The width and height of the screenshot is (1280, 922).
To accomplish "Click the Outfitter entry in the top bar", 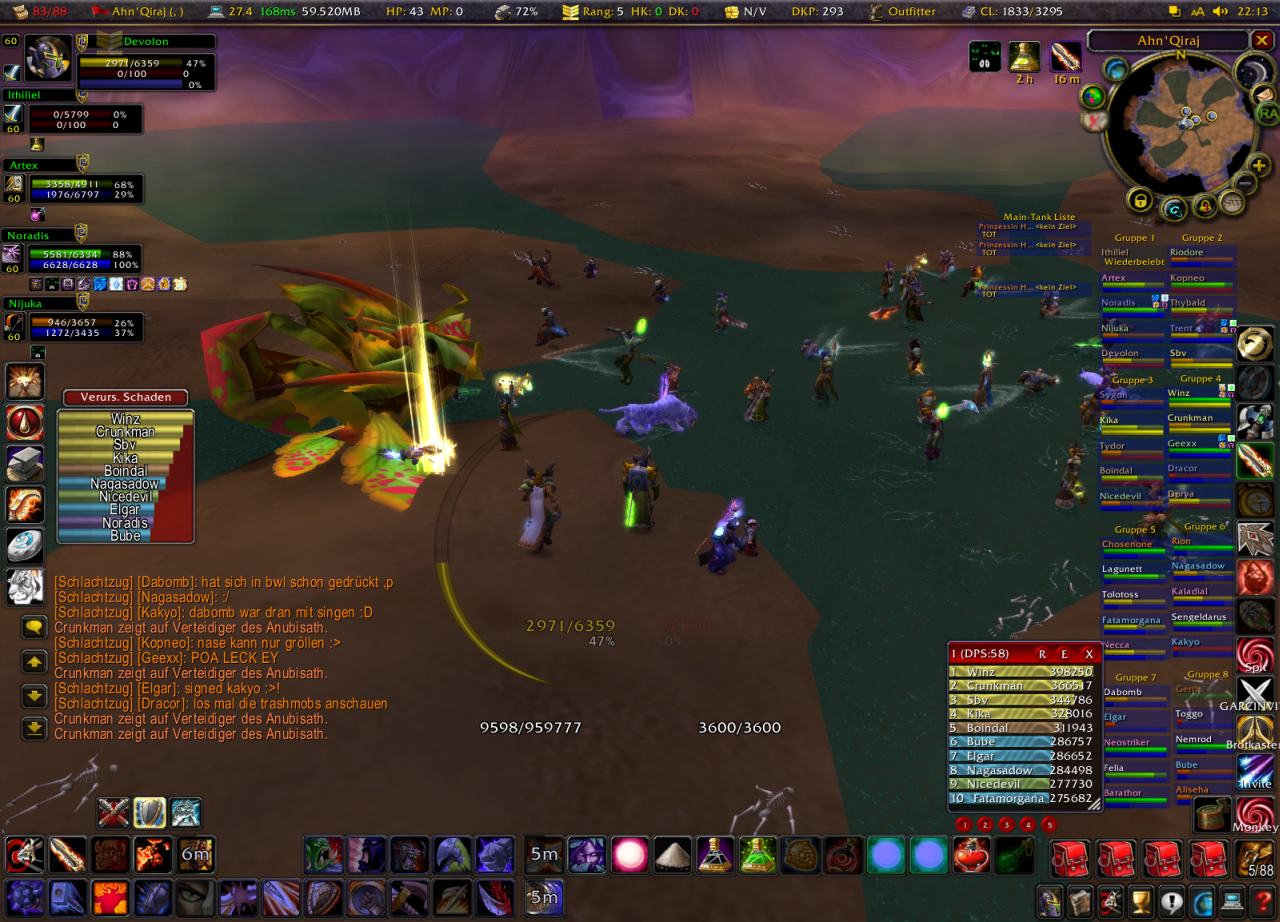I will point(902,11).
